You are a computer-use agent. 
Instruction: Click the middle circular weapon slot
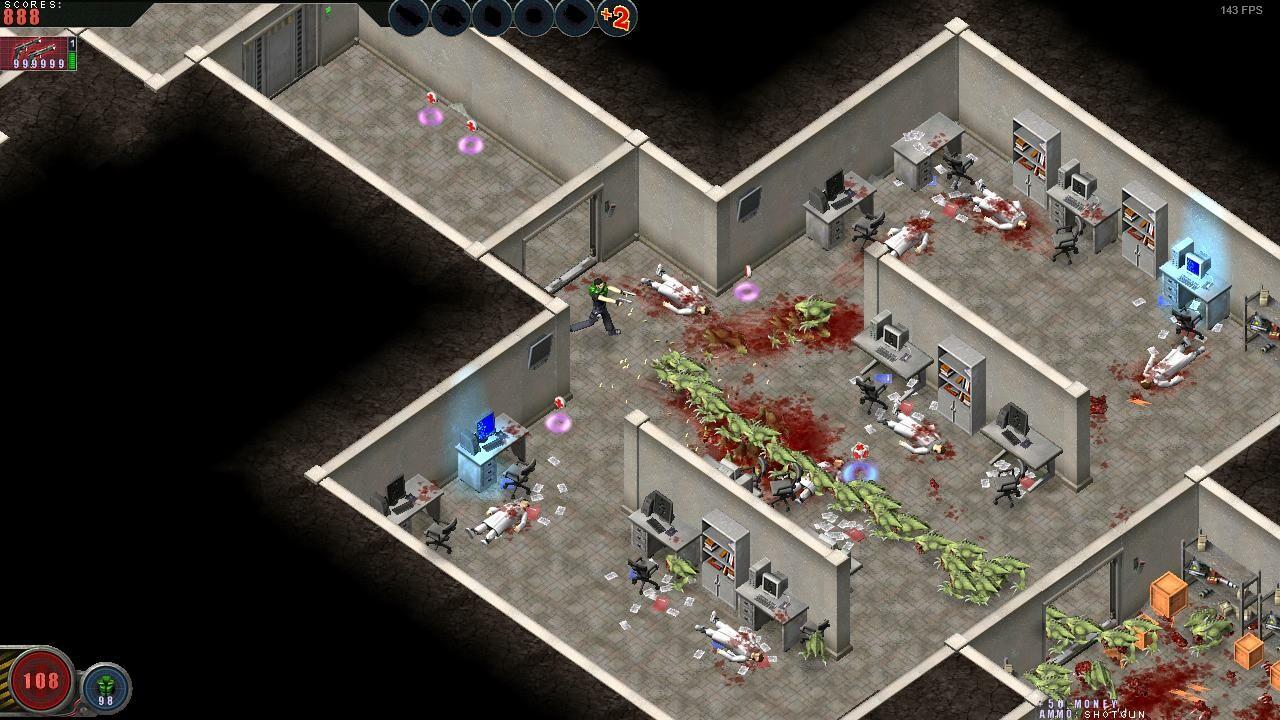pos(492,17)
